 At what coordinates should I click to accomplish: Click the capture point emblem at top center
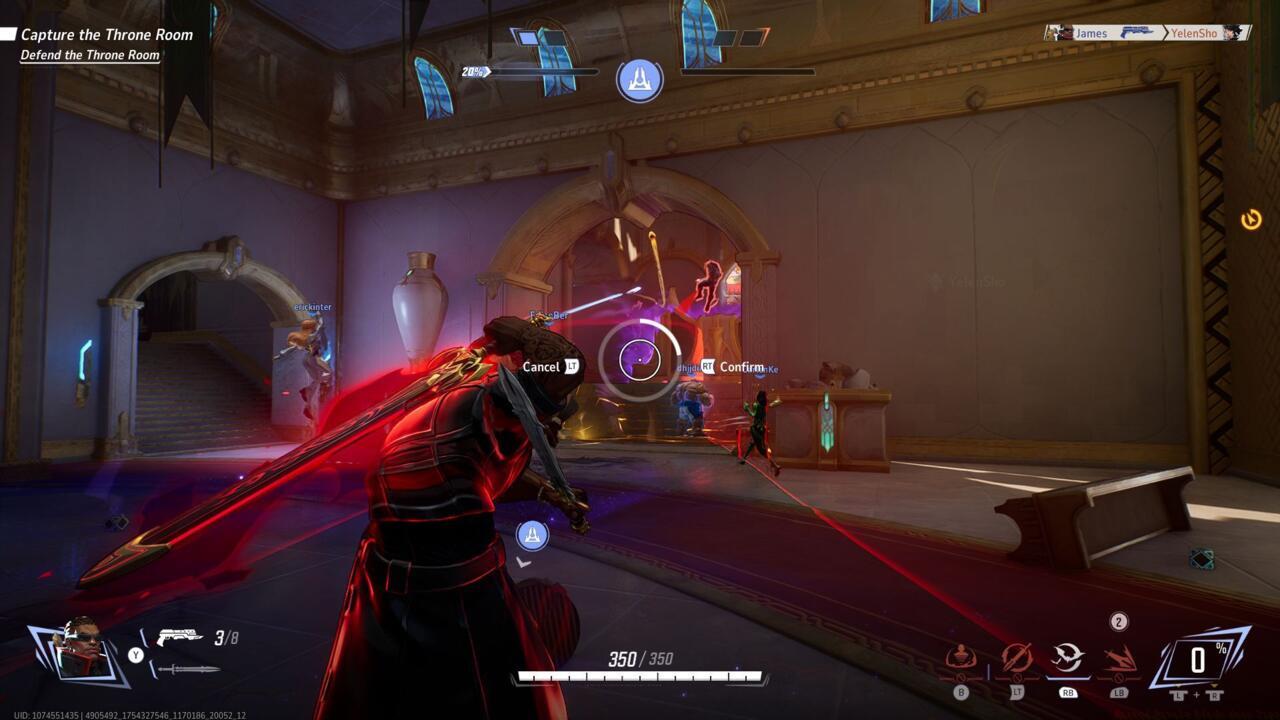640,79
